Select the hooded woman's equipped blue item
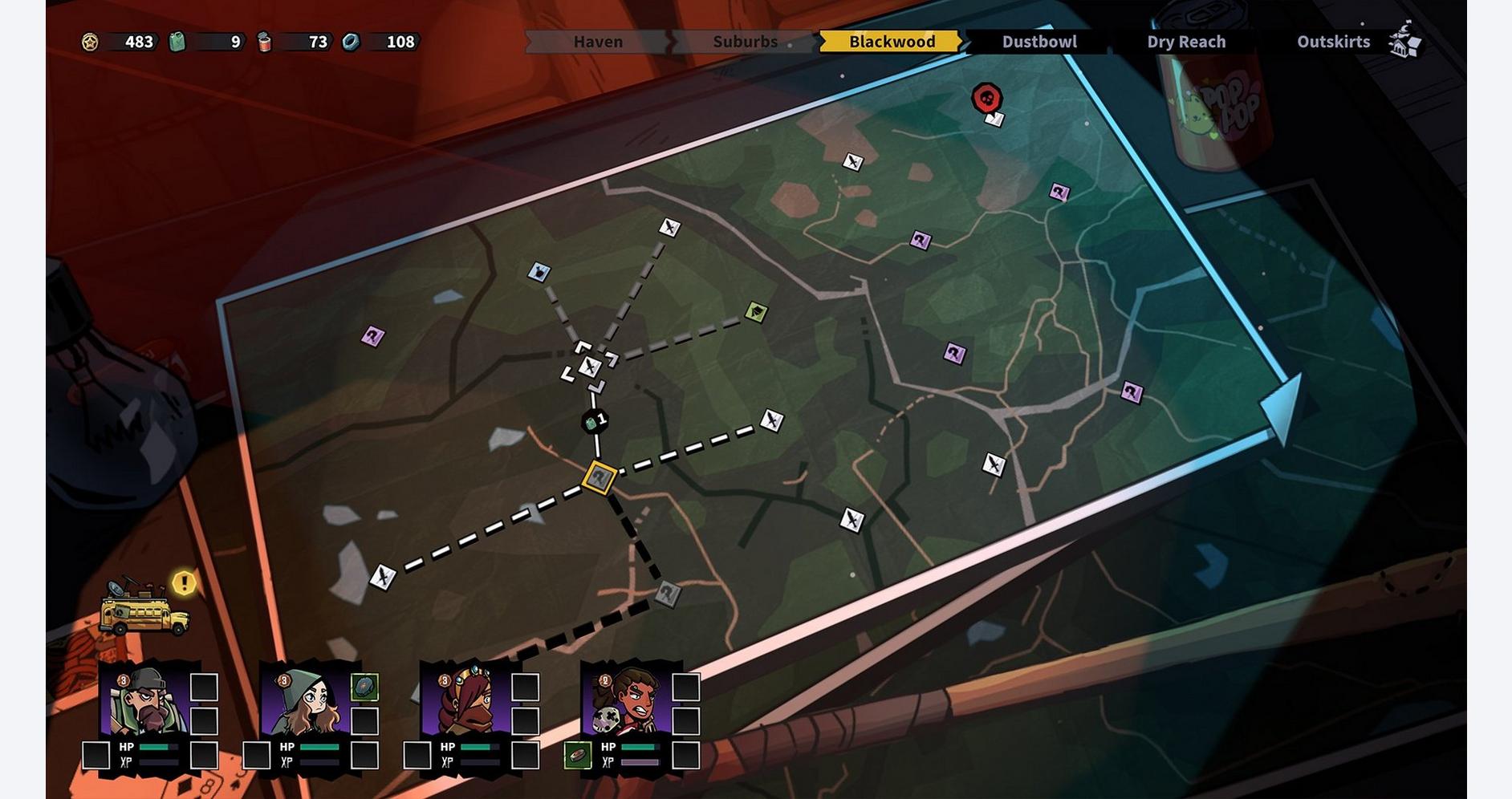Image resolution: width=1512 pixels, height=799 pixels. 364,687
